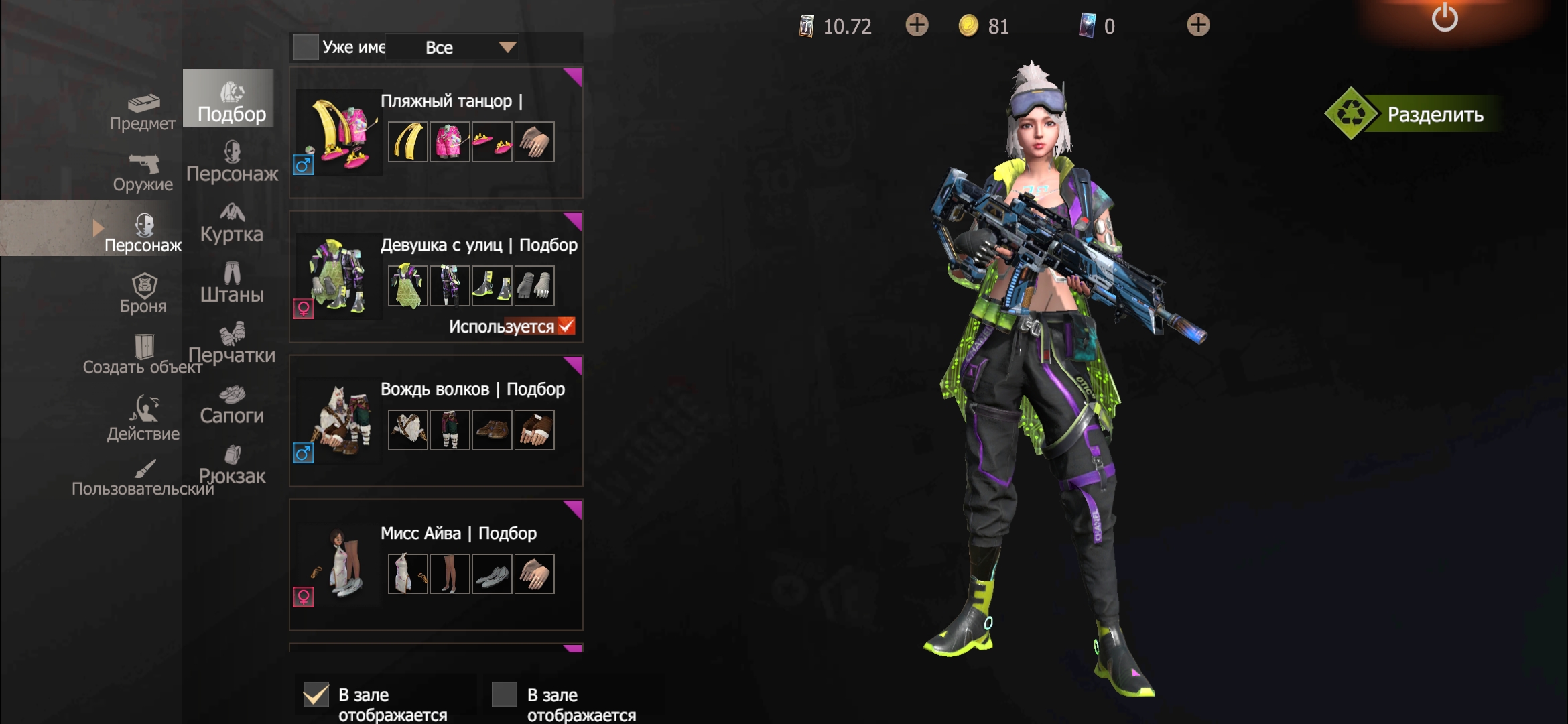The height and width of the screenshot is (724, 1568).
Task: Open the Броня category
Action: point(143,294)
